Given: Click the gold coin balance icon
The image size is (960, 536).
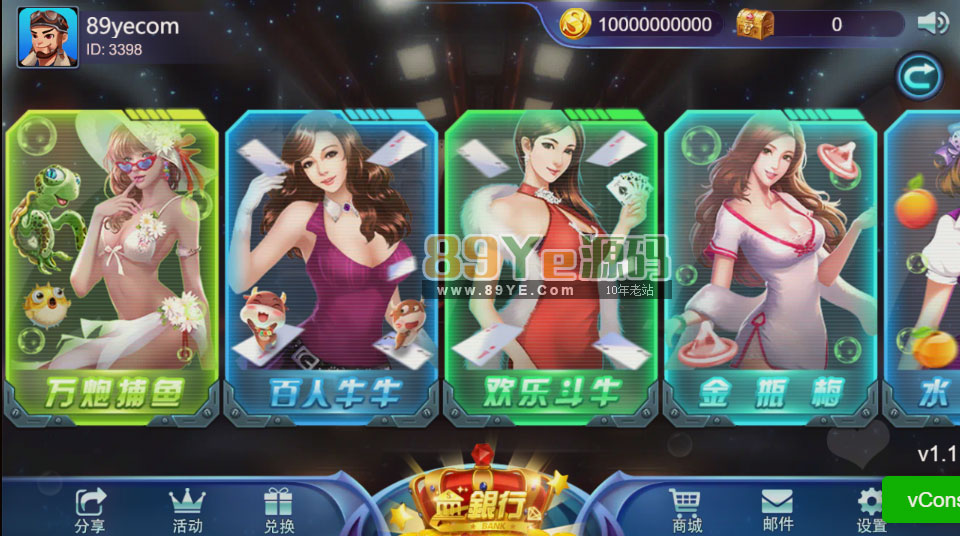Looking at the screenshot, I should tap(576, 24).
